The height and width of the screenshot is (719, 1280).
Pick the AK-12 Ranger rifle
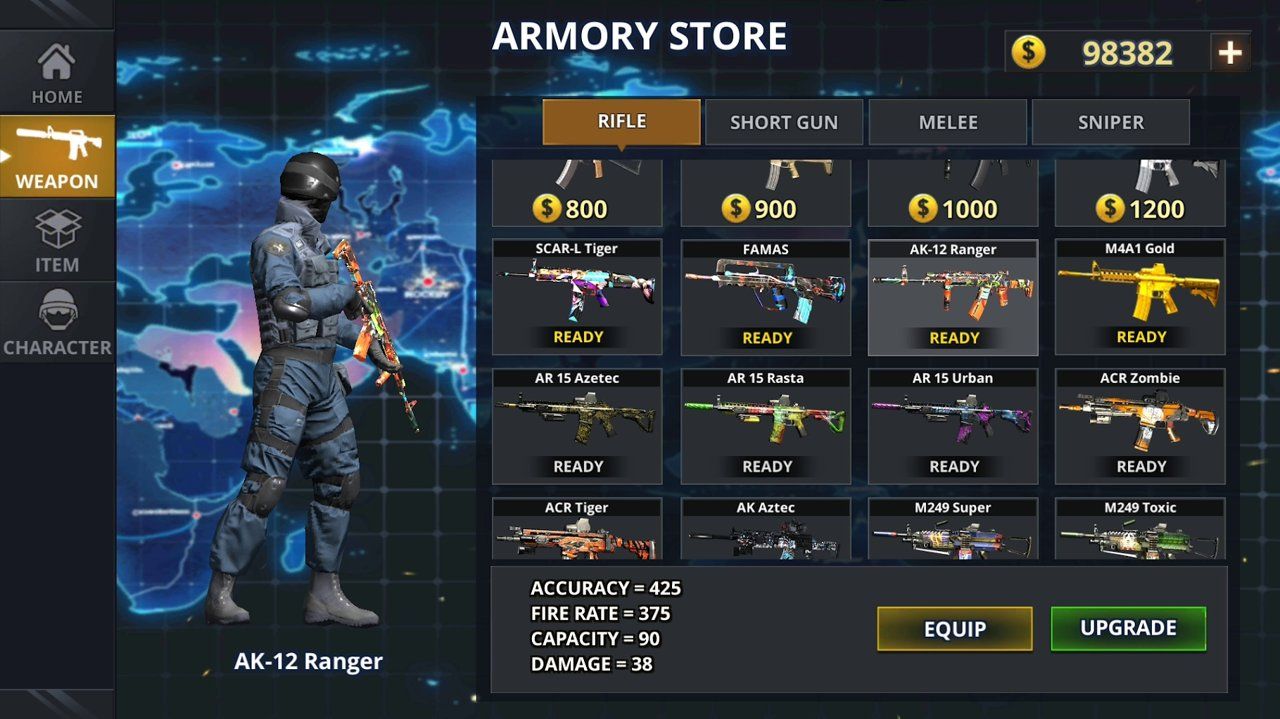[x=953, y=297]
